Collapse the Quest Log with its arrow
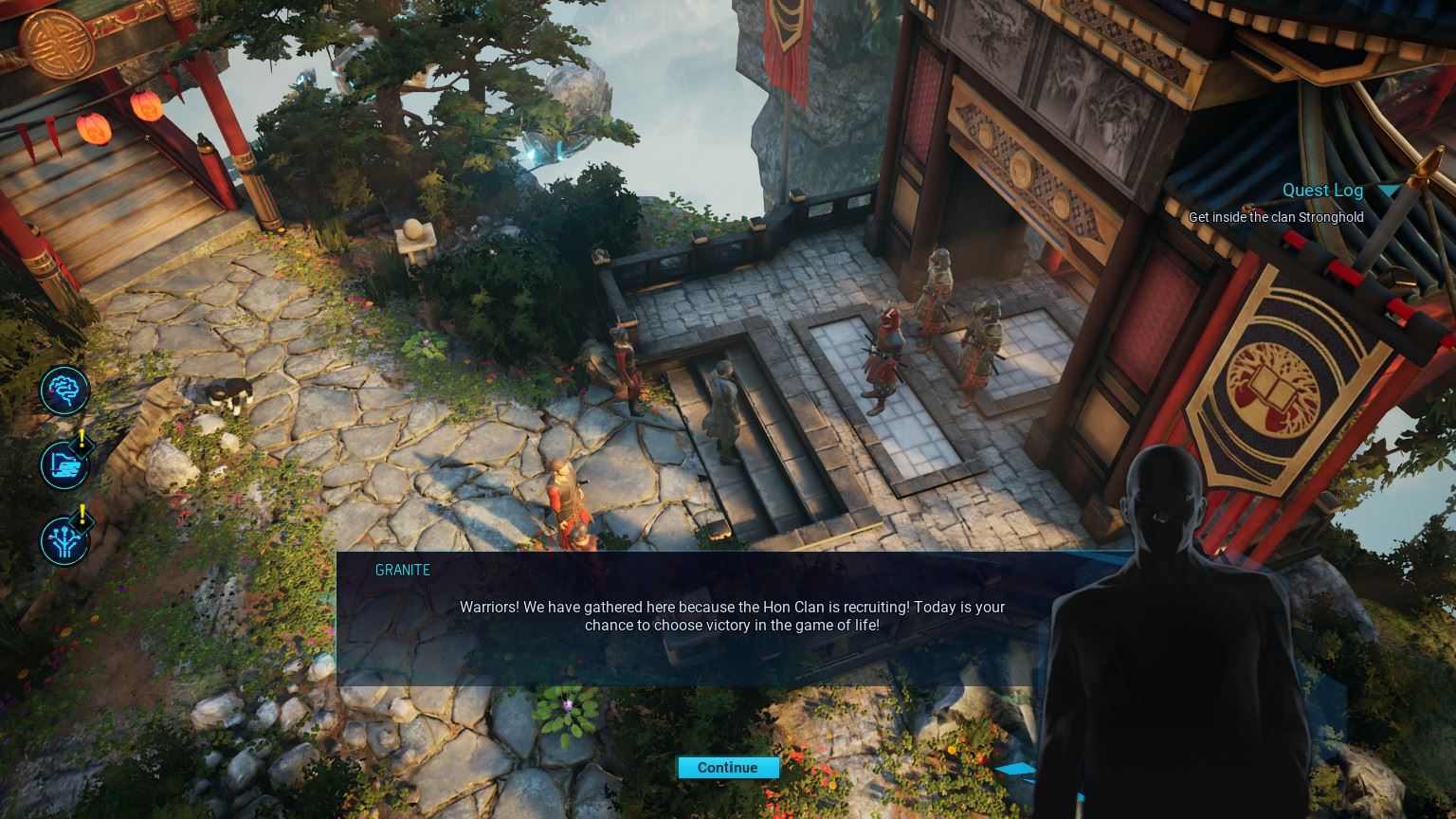Image resolution: width=1456 pixels, height=819 pixels. pyautogui.click(x=1389, y=191)
